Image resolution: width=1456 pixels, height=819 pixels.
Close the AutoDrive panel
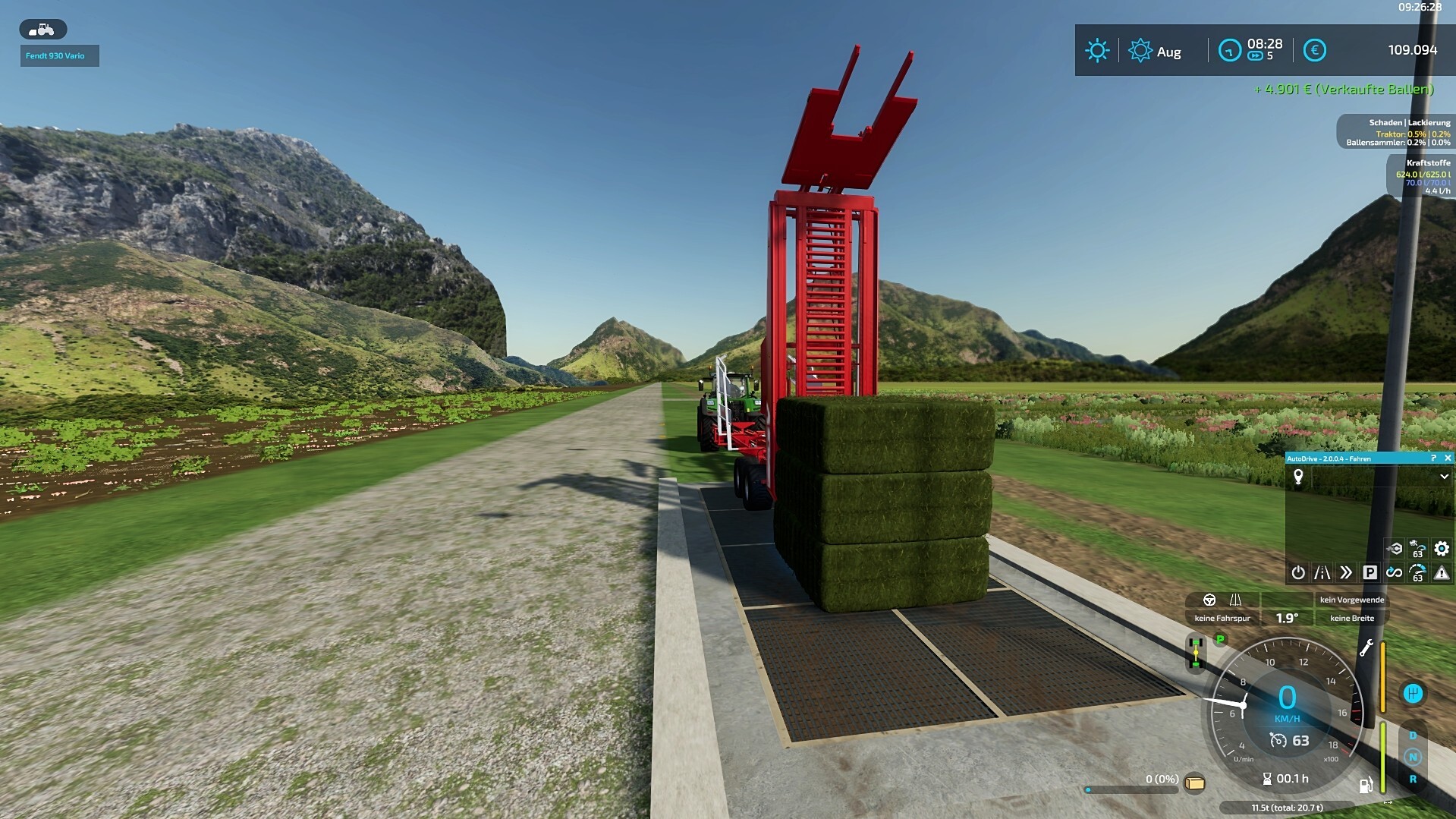click(1448, 458)
